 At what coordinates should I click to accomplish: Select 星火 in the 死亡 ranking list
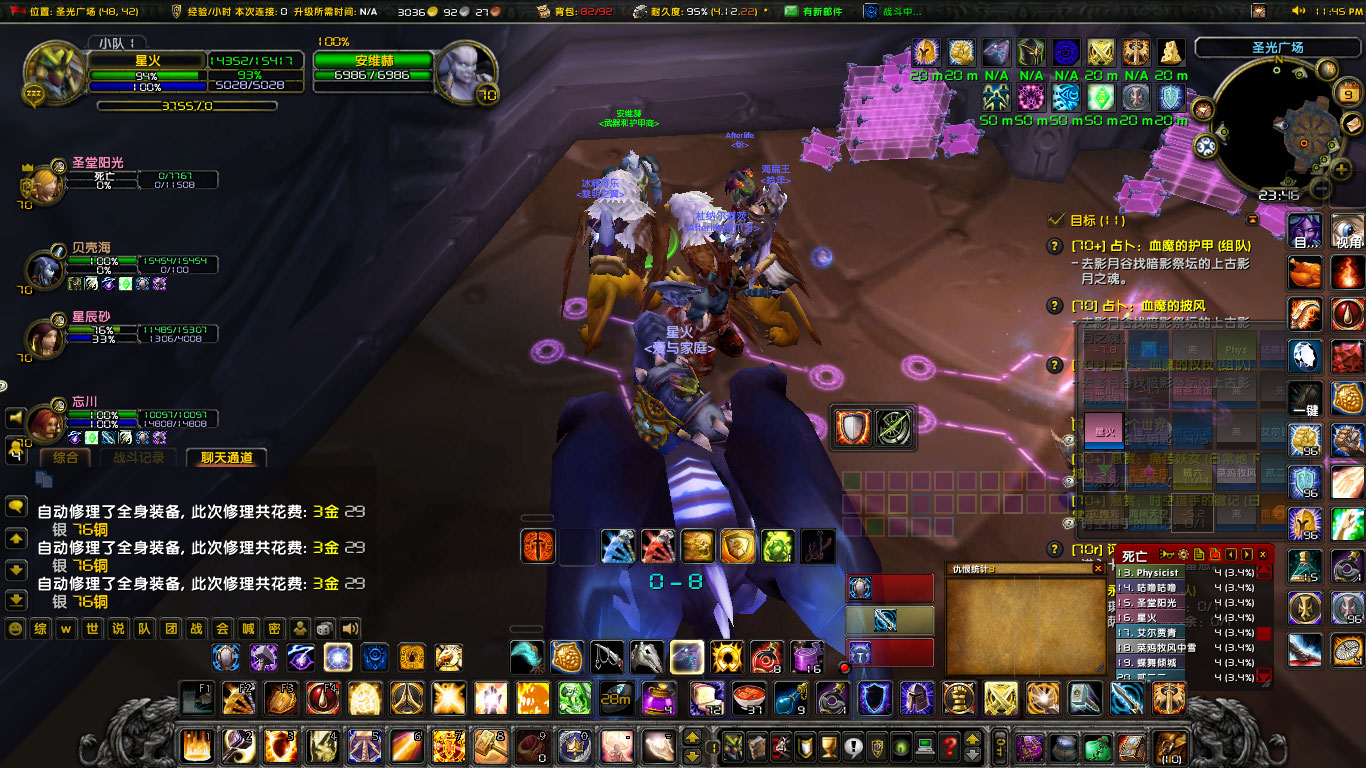click(1150, 617)
